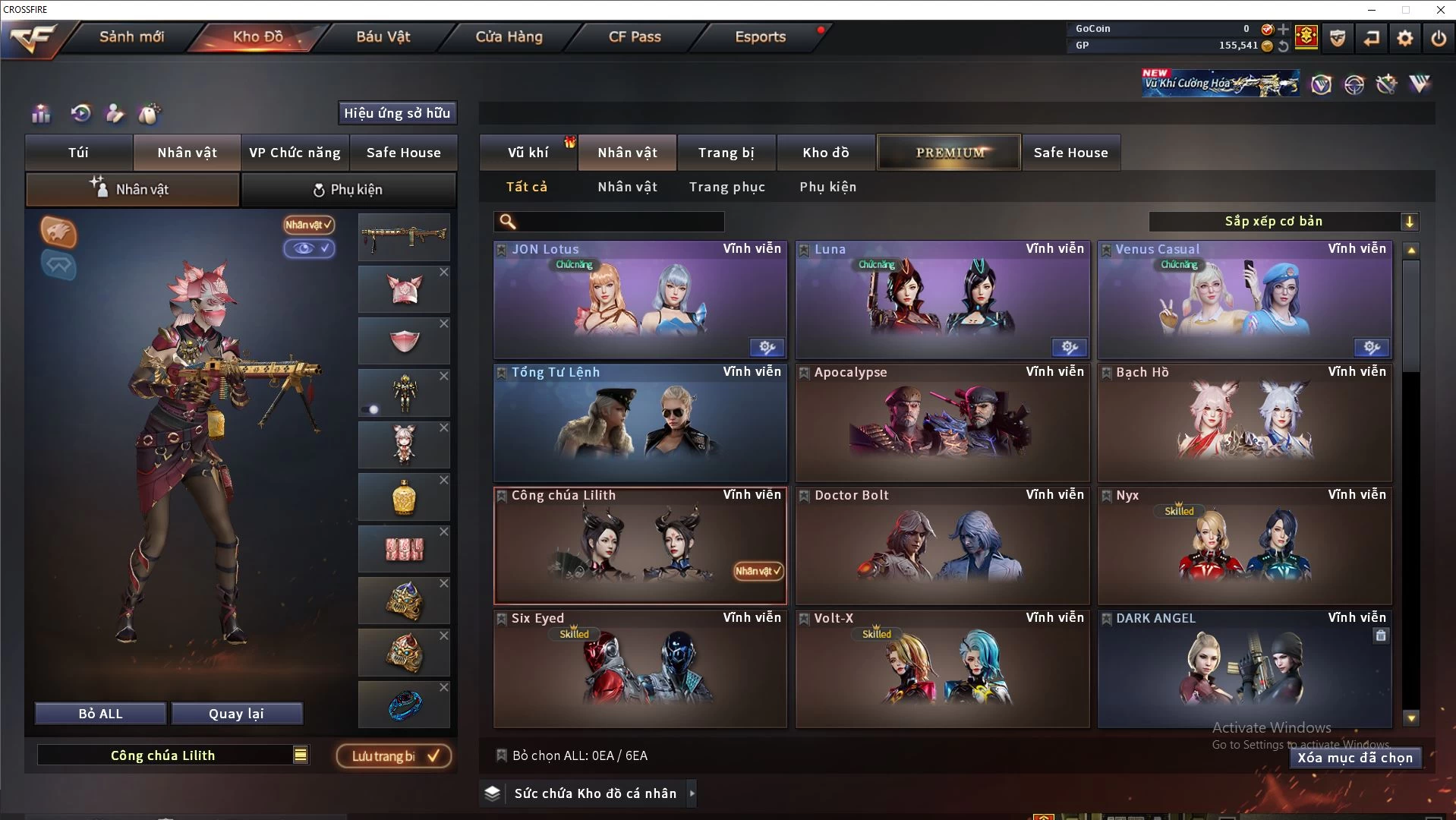
Task: Open the Sảnh mới lobby menu
Action: coord(131,36)
